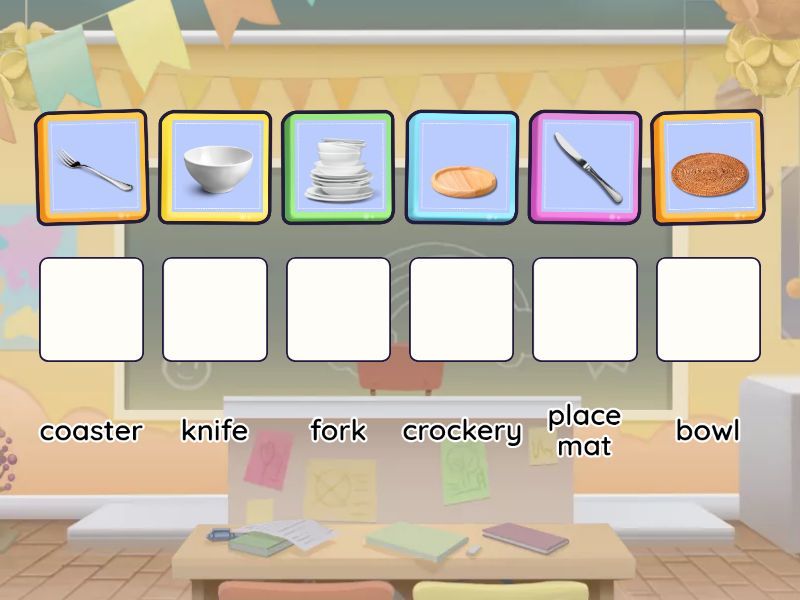Select the word label 'knife'
800x600 pixels.
click(x=214, y=431)
